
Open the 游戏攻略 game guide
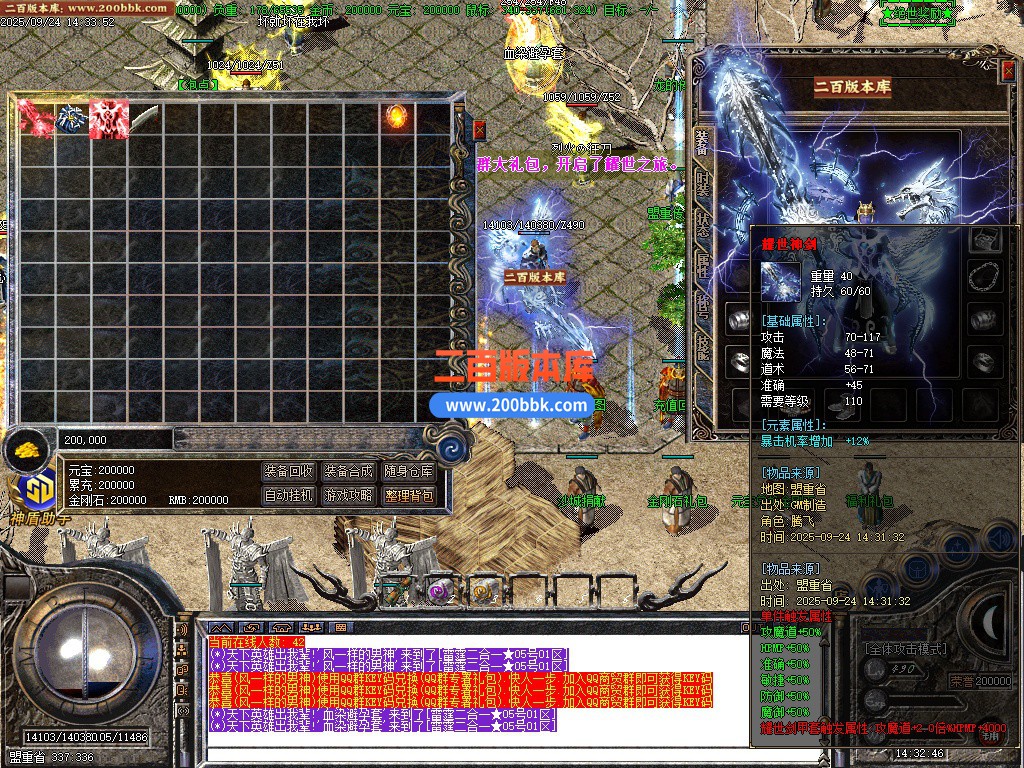point(348,495)
